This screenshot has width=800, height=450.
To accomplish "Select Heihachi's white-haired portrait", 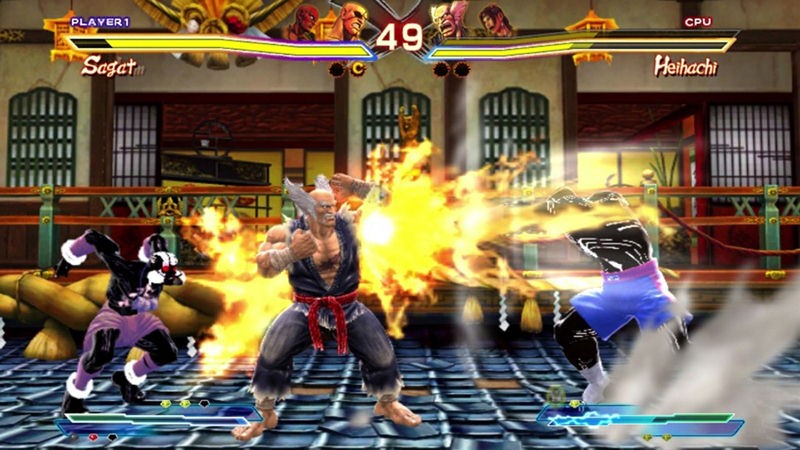I will click(x=448, y=23).
